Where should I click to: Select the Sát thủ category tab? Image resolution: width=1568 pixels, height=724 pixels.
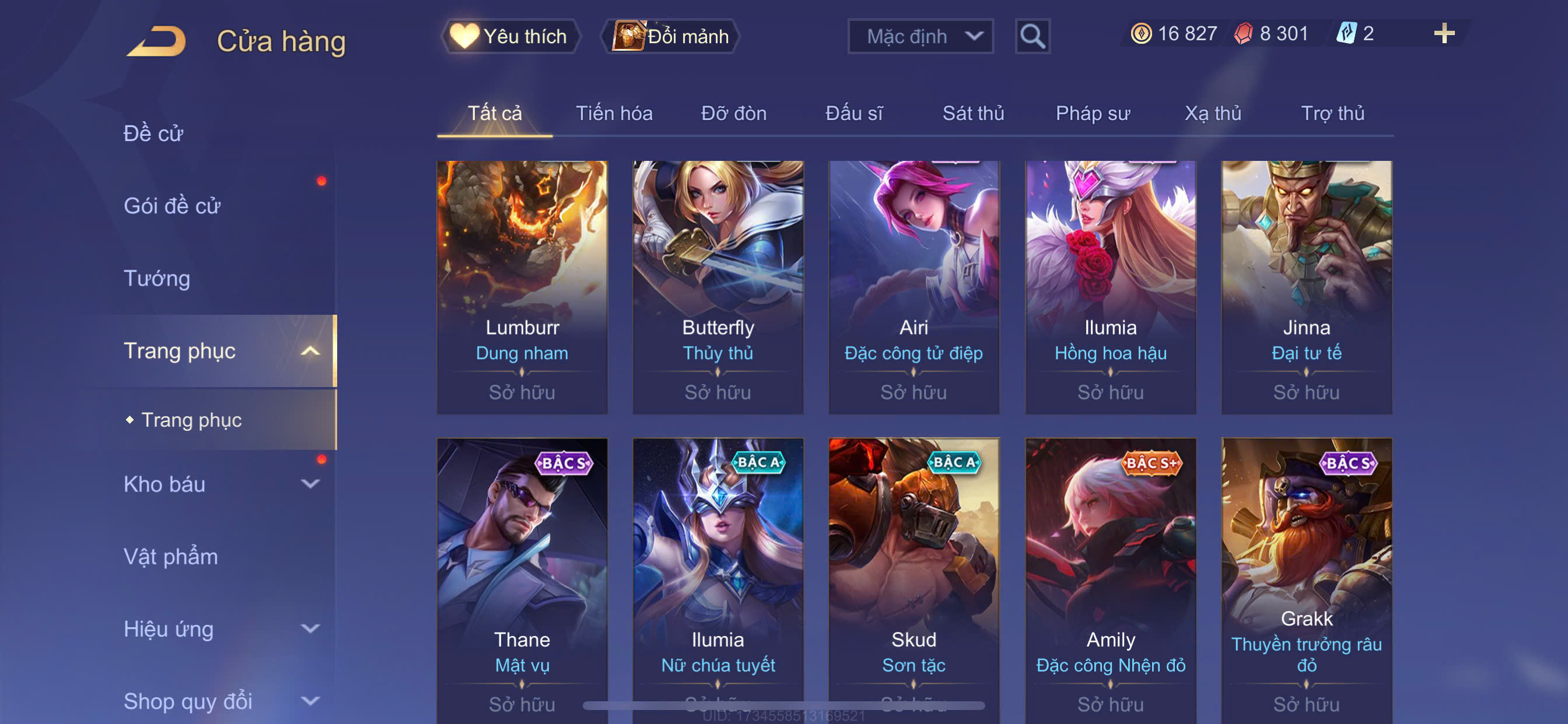point(972,113)
